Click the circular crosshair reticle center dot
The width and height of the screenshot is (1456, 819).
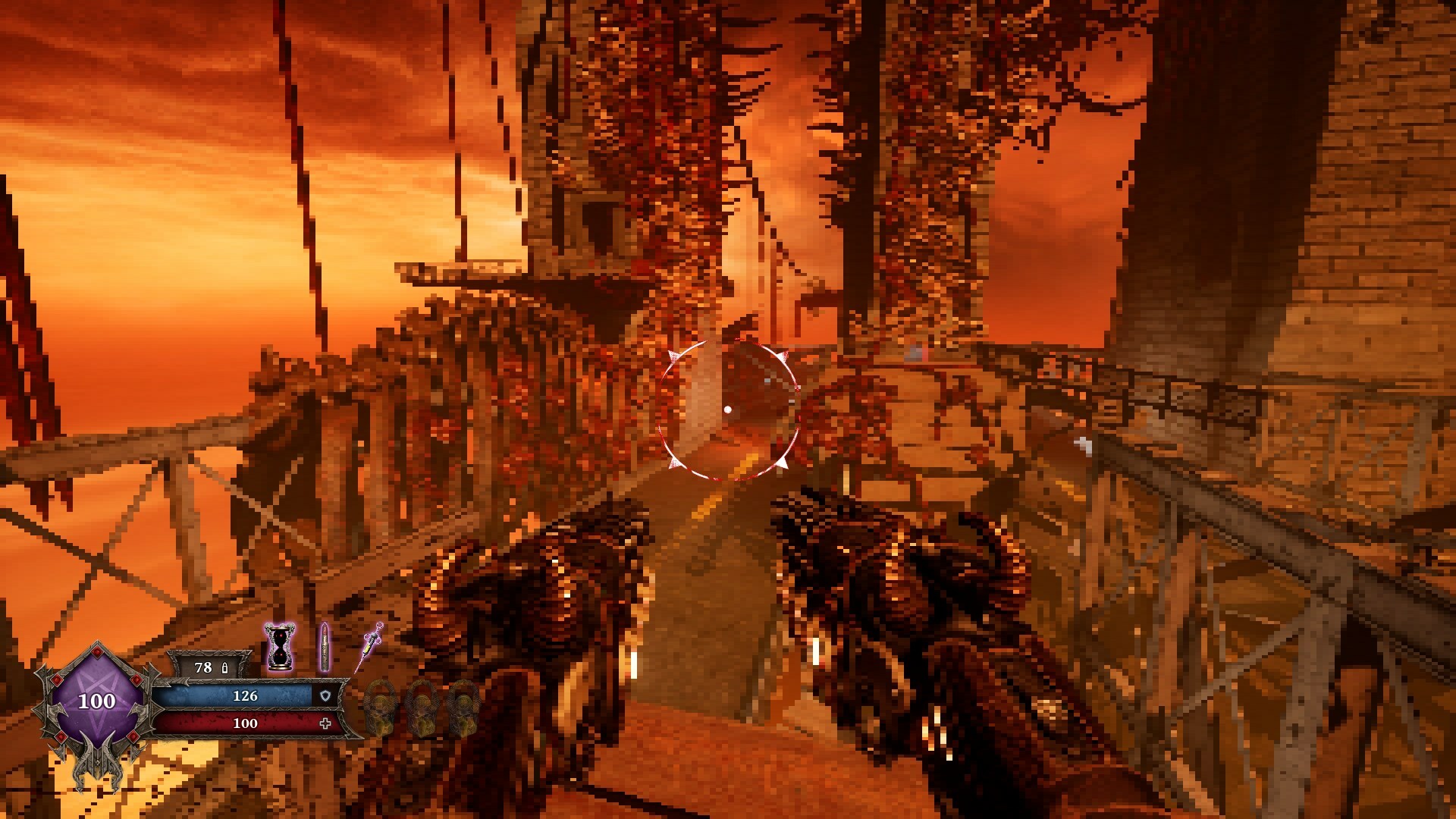[x=730, y=409]
